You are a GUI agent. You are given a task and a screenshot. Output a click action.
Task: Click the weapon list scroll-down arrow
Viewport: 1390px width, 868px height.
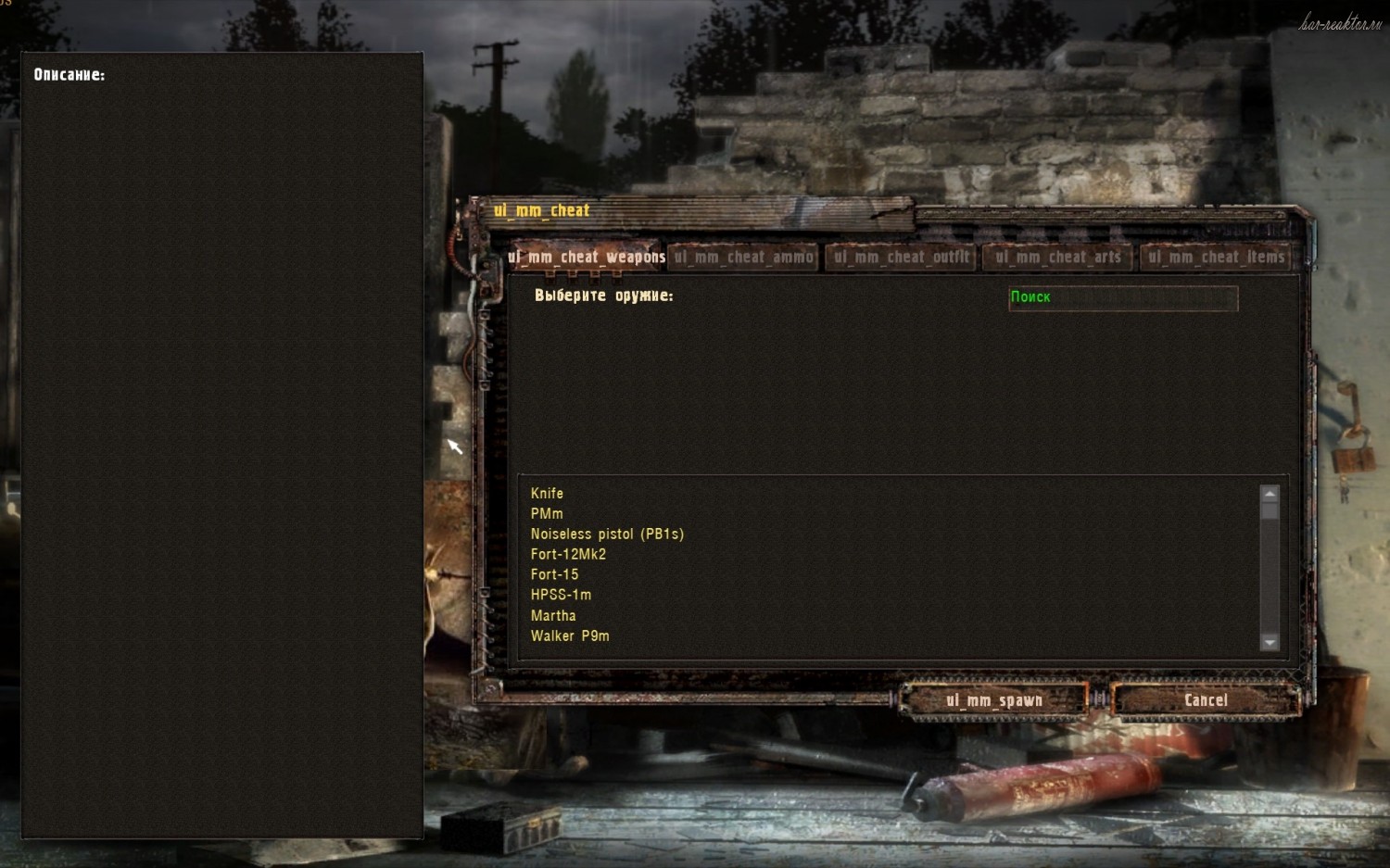tap(1270, 642)
